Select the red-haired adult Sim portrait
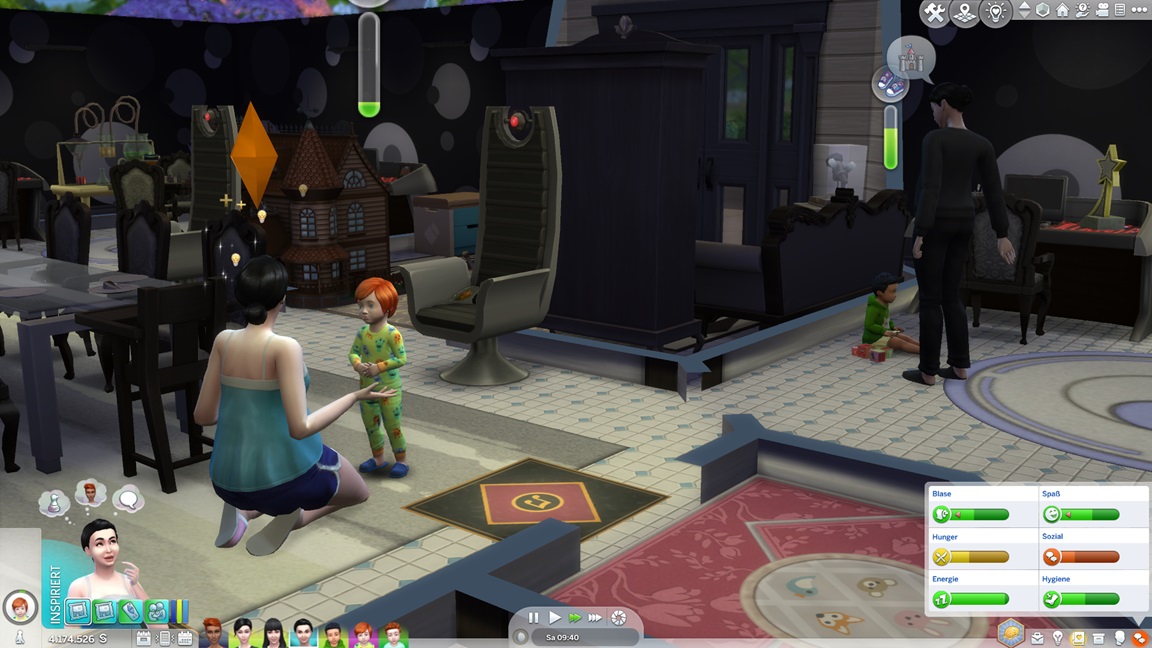Viewport: 1152px width, 648px height. click(213, 633)
